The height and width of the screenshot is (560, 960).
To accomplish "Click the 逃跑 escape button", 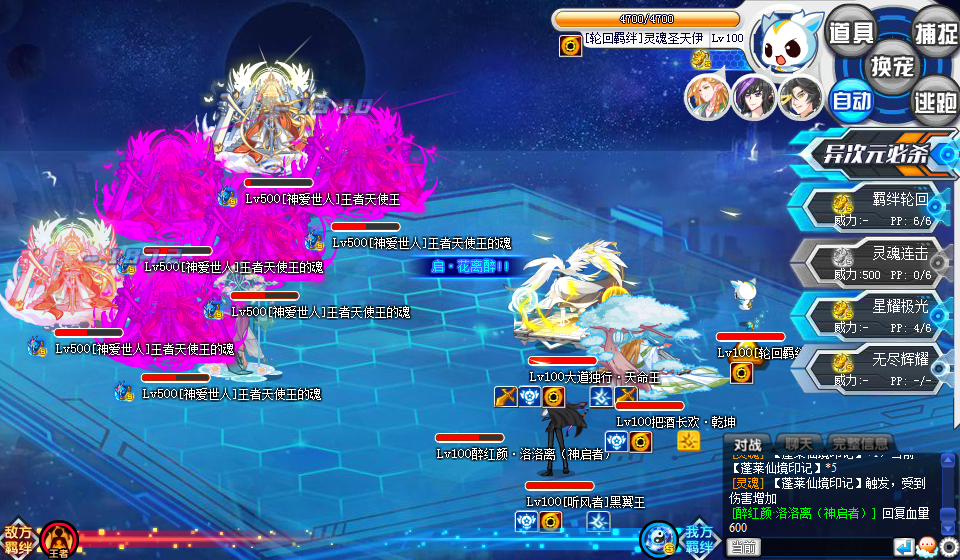I will (x=935, y=100).
